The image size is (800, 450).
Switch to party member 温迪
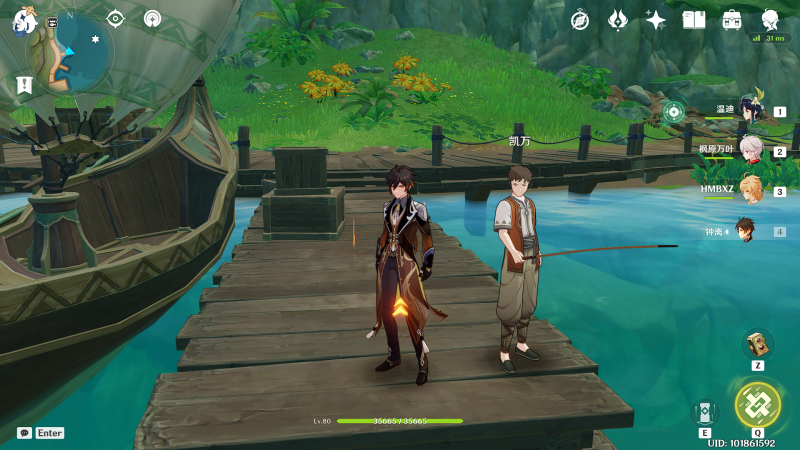click(749, 110)
